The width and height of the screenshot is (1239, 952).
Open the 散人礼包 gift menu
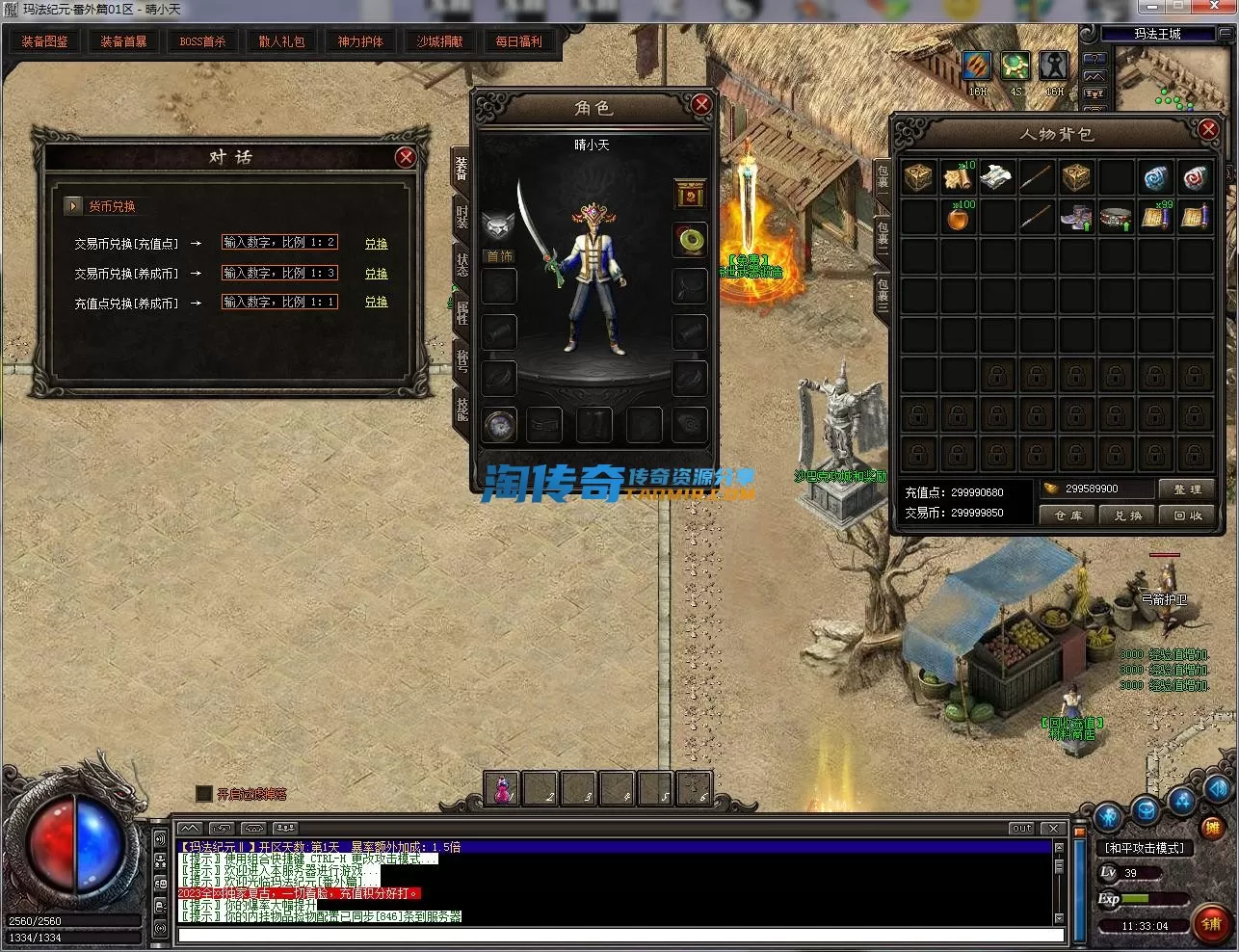coord(281,41)
